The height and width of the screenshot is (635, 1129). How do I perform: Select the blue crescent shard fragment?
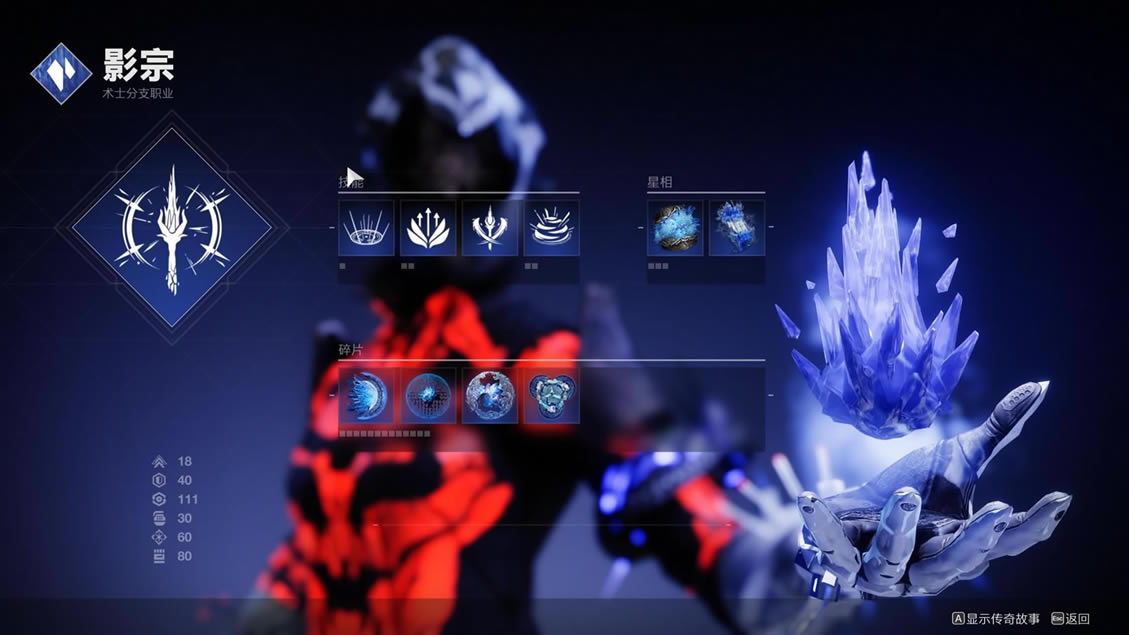click(x=366, y=396)
